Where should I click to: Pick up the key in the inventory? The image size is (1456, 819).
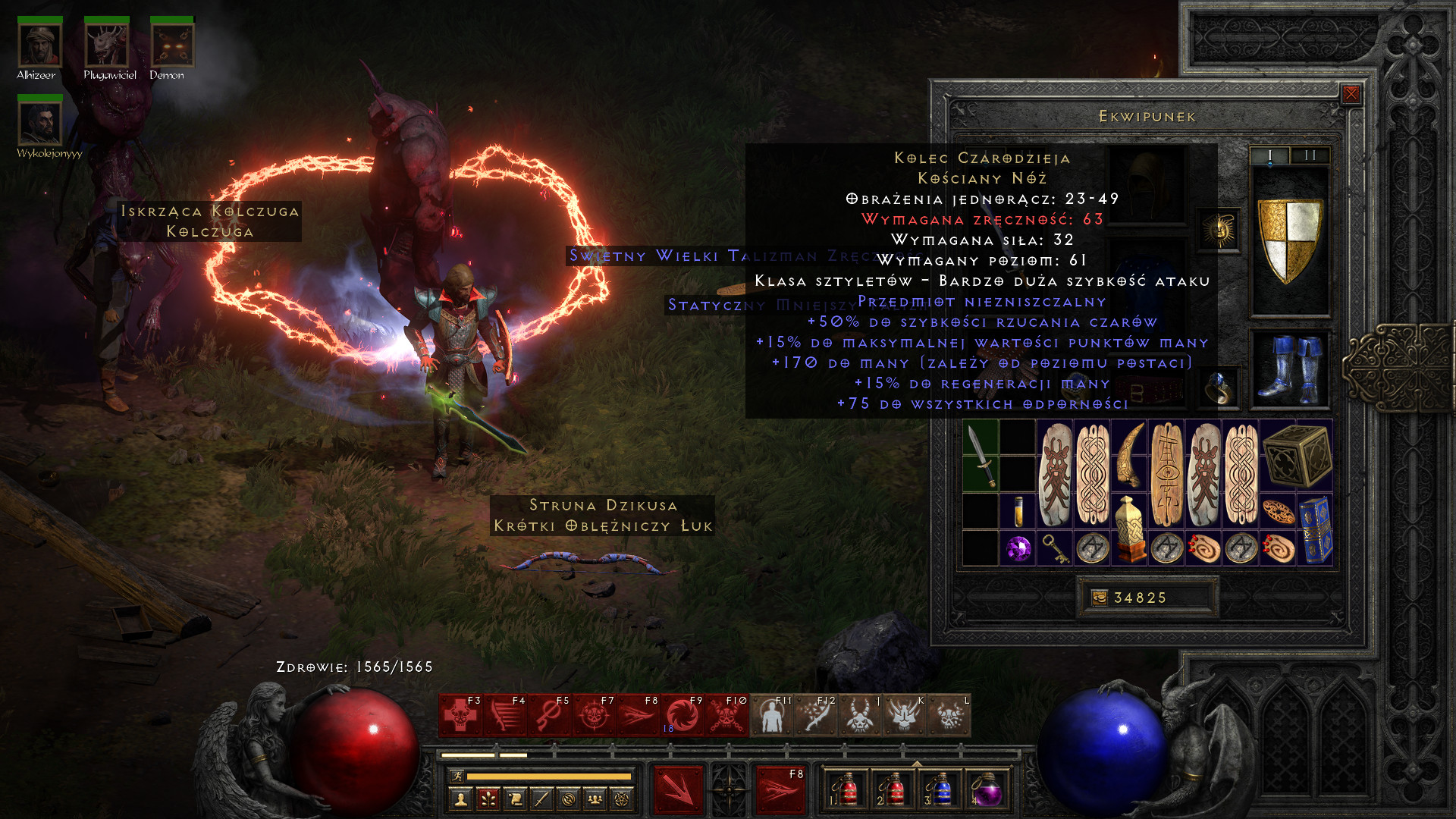pyautogui.click(x=1055, y=548)
